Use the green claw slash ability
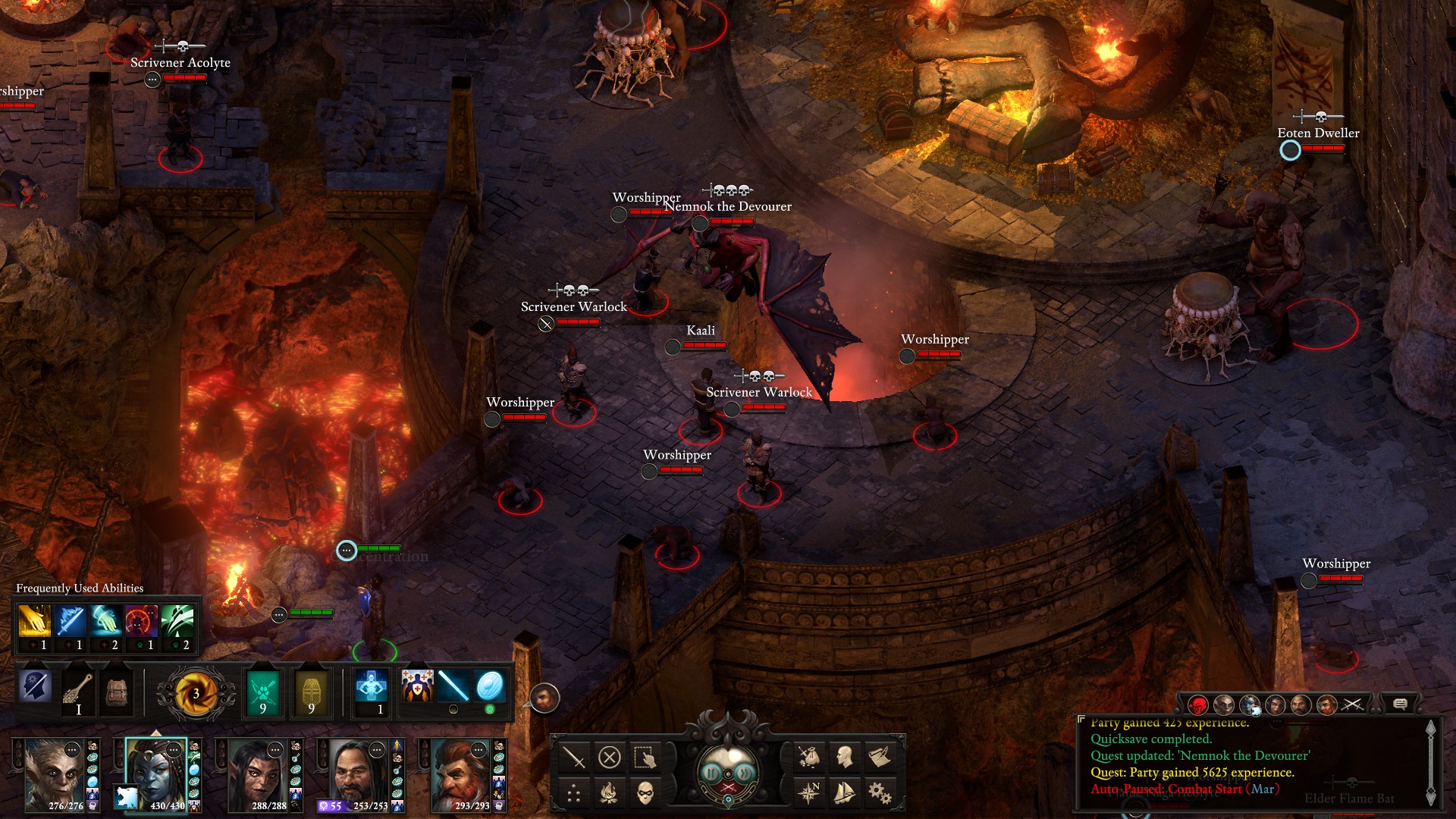Screen dimensions: 1456x819 (177, 622)
